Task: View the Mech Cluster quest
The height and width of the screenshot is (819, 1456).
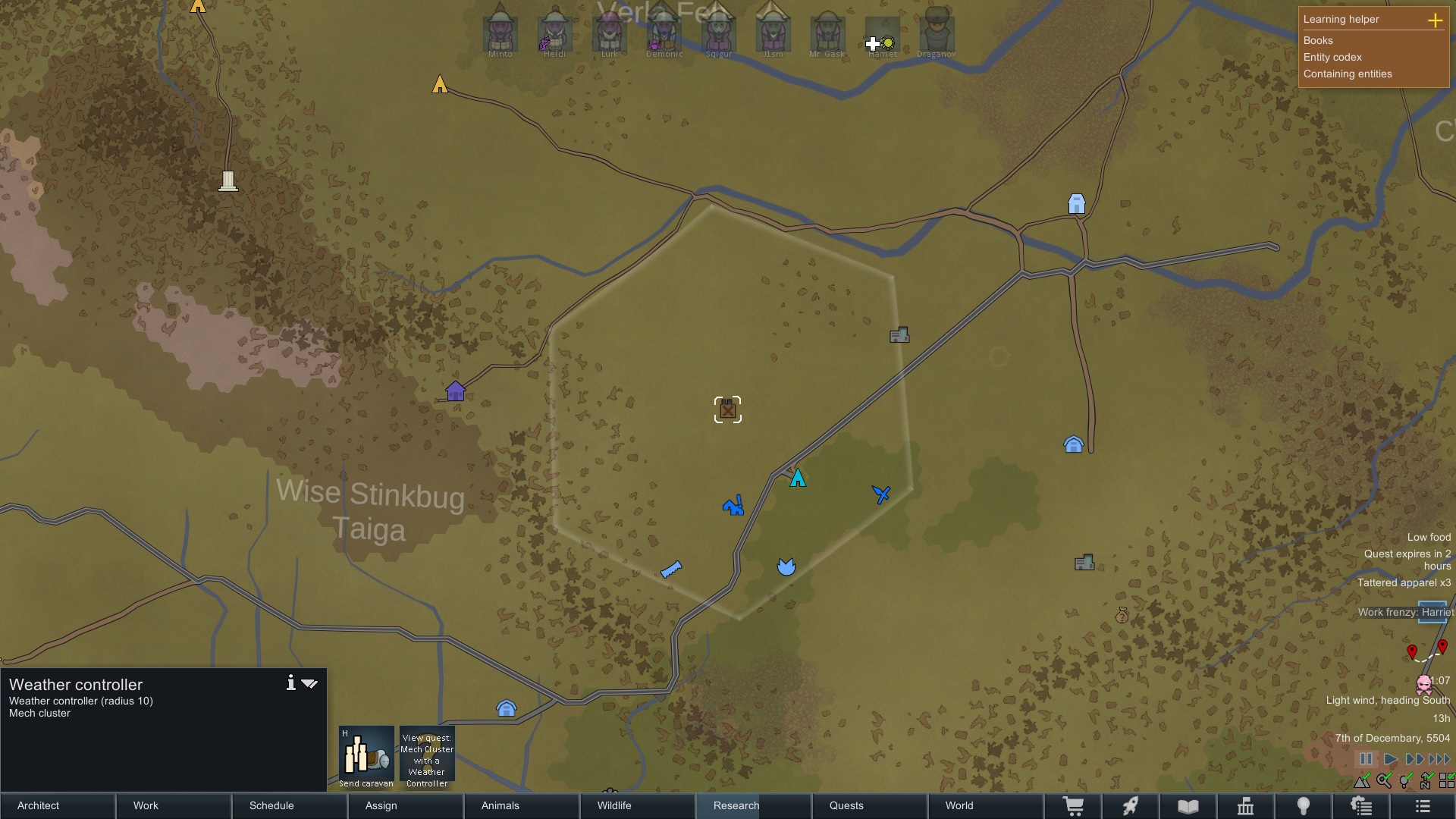Action: 427,757
